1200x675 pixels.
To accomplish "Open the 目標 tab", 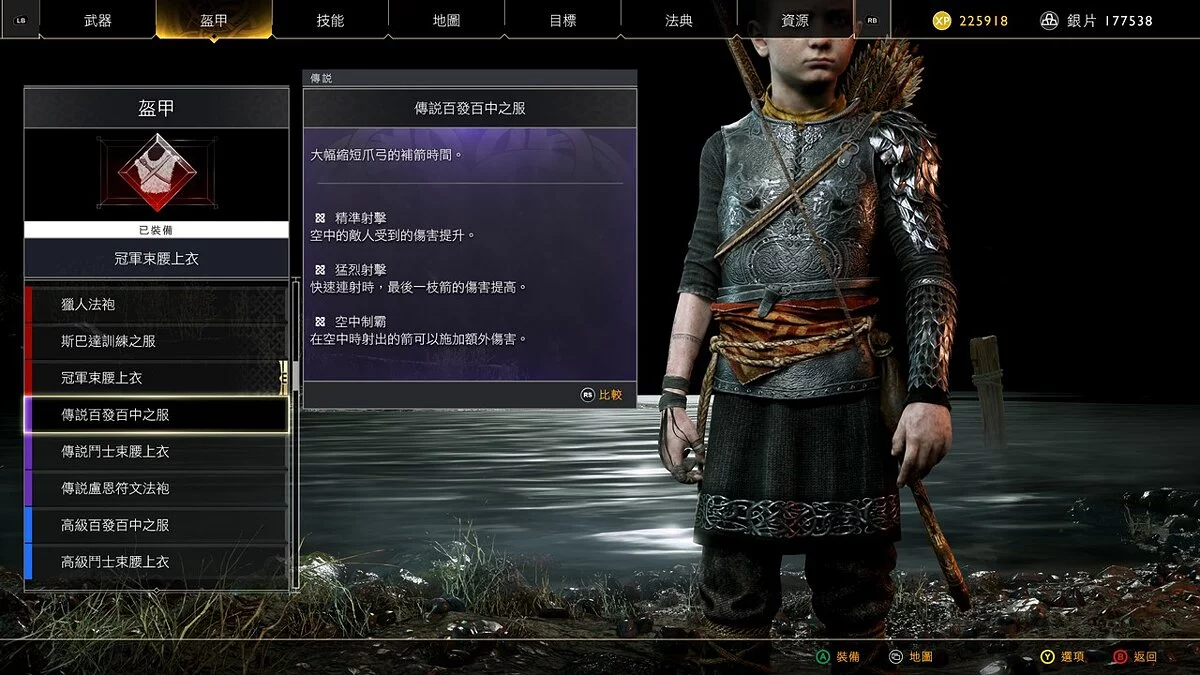I will point(562,20).
